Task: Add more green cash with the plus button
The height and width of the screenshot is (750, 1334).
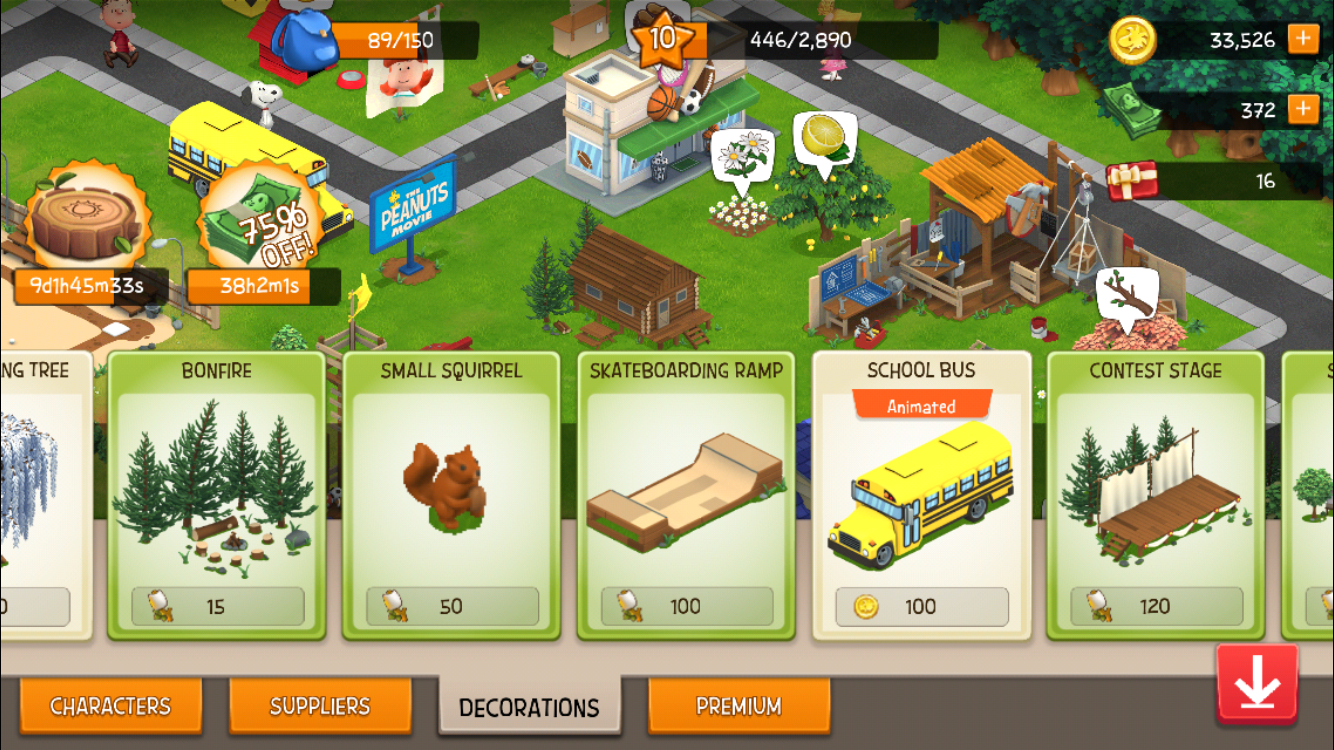Action: coord(1303,109)
